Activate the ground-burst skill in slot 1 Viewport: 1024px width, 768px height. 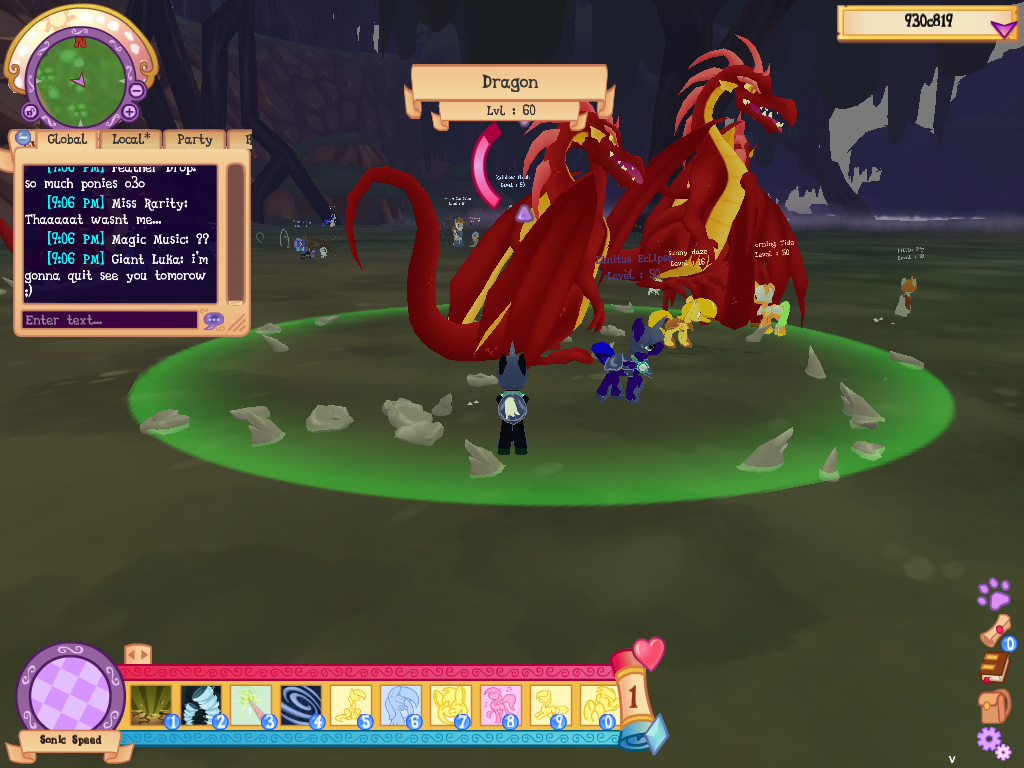[x=150, y=704]
